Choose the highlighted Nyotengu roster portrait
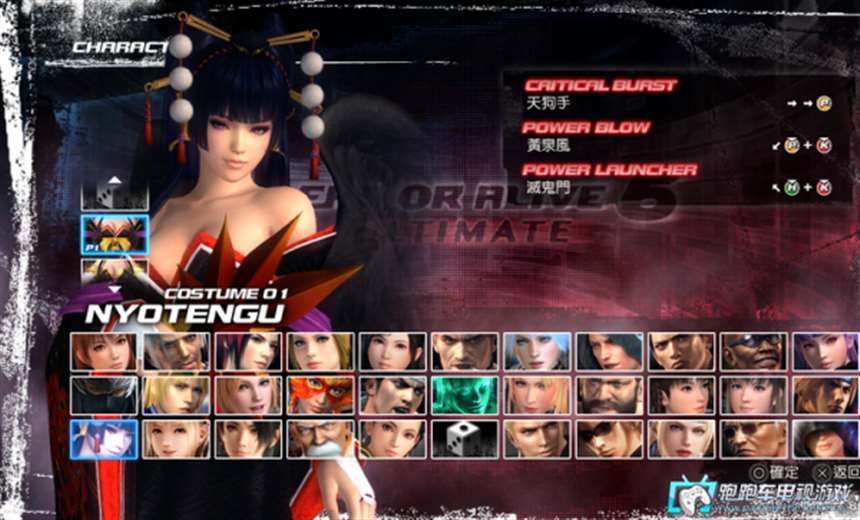 (104, 439)
